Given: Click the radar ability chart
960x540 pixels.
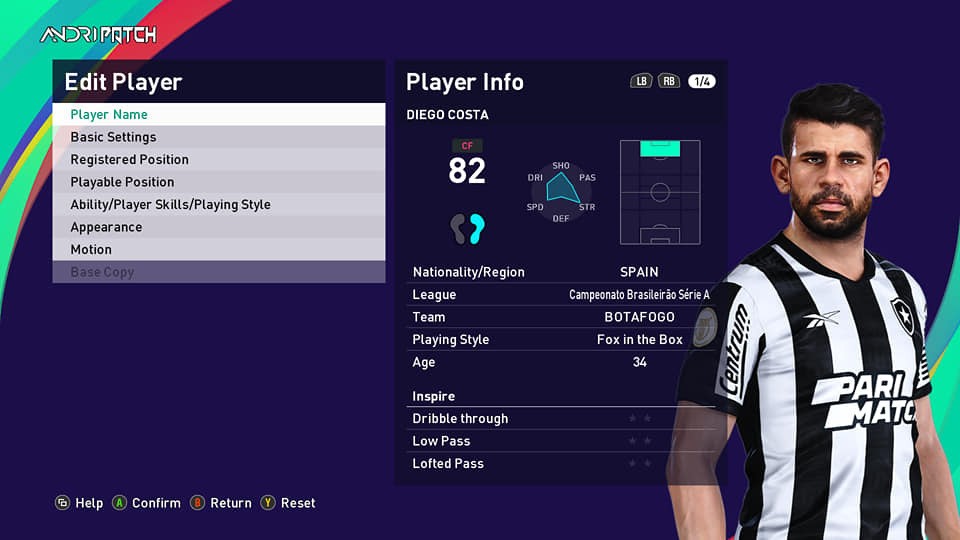Looking at the screenshot, I should tap(561, 189).
